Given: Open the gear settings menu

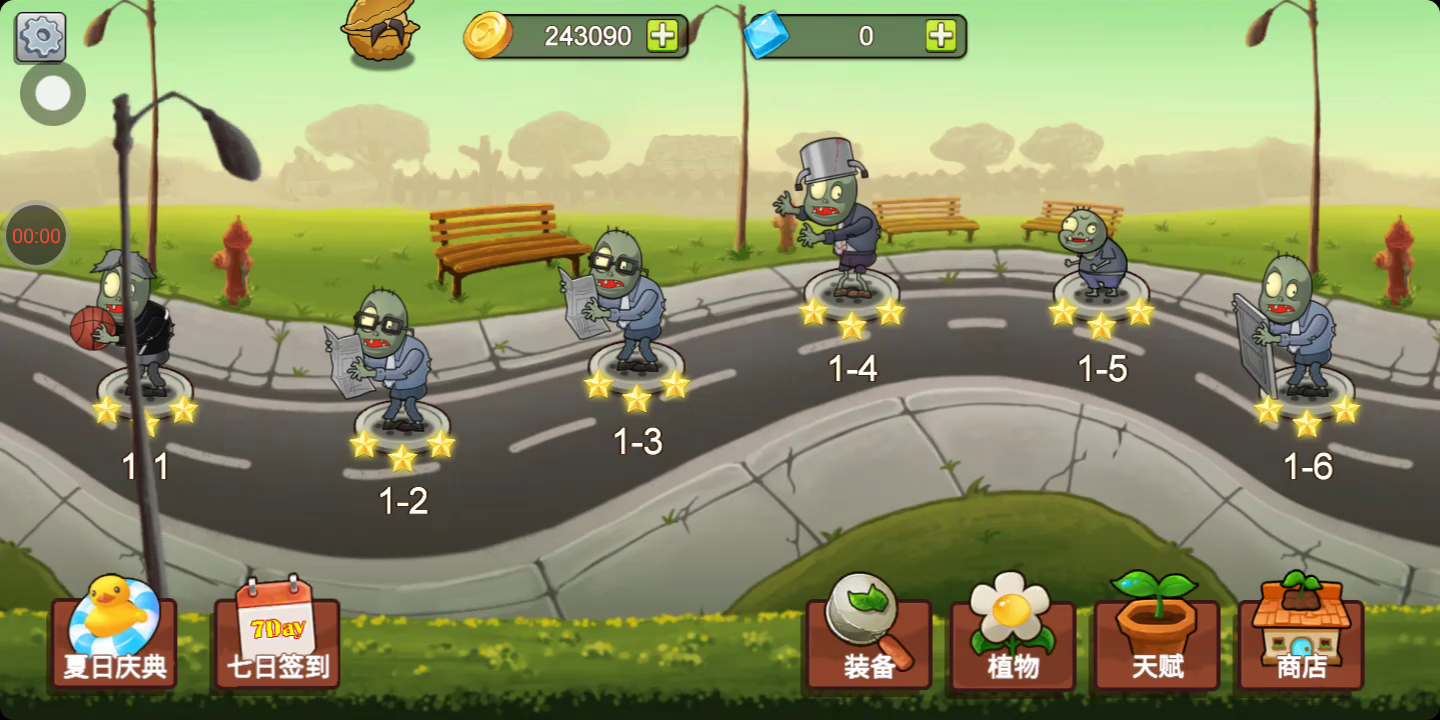Looking at the screenshot, I should (x=41, y=37).
